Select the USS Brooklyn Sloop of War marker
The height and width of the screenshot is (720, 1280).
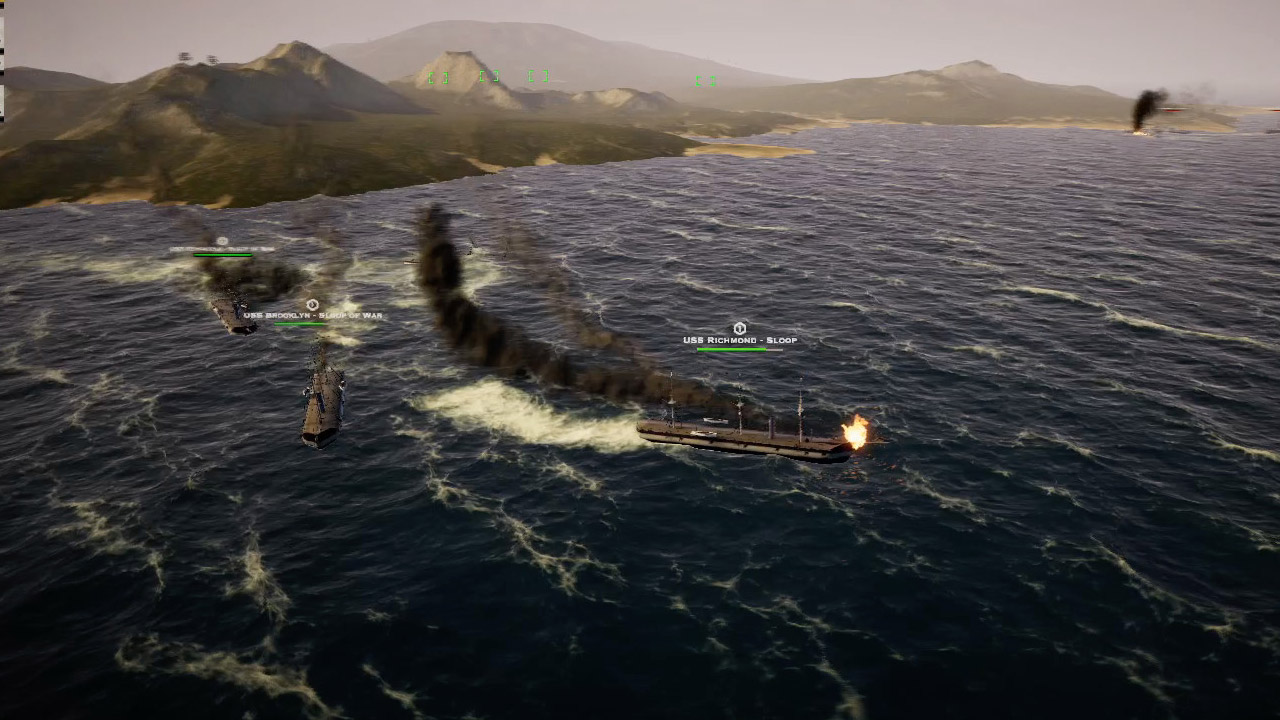pyautogui.click(x=312, y=304)
